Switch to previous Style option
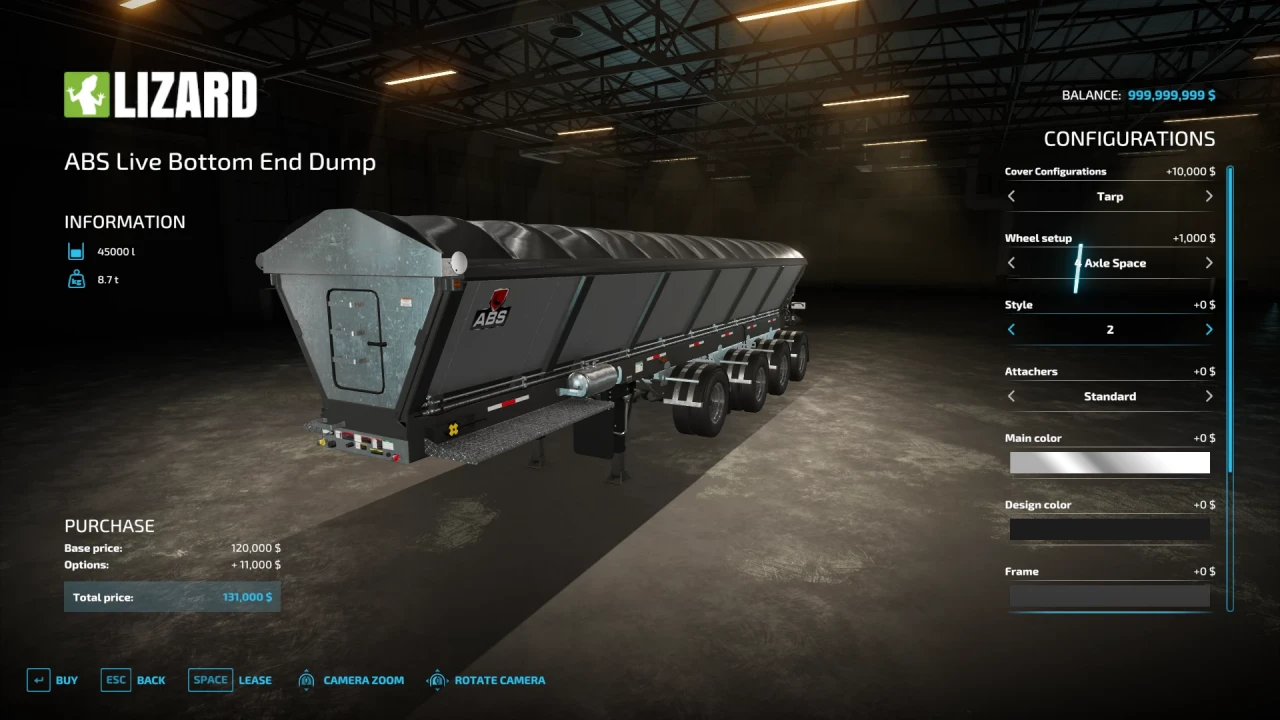Image resolution: width=1280 pixels, height=720 pixels. tap(1011, 330)
